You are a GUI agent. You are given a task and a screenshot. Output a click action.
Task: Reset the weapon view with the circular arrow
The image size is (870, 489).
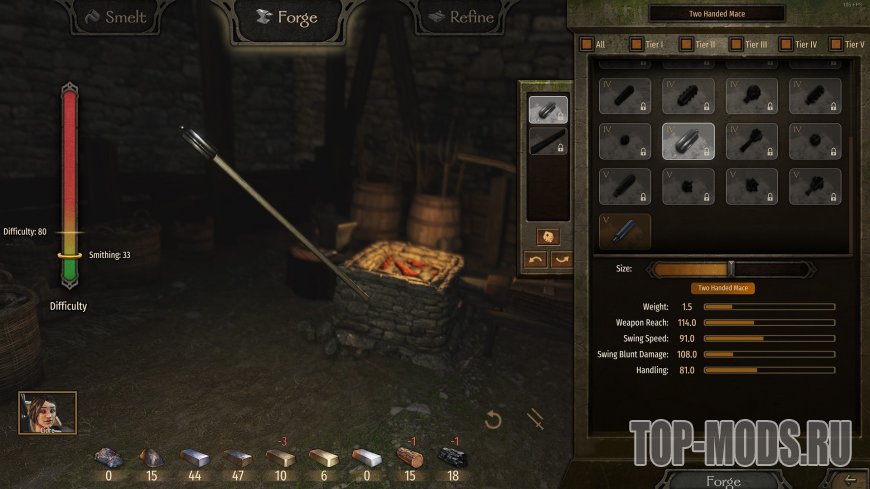492,420
